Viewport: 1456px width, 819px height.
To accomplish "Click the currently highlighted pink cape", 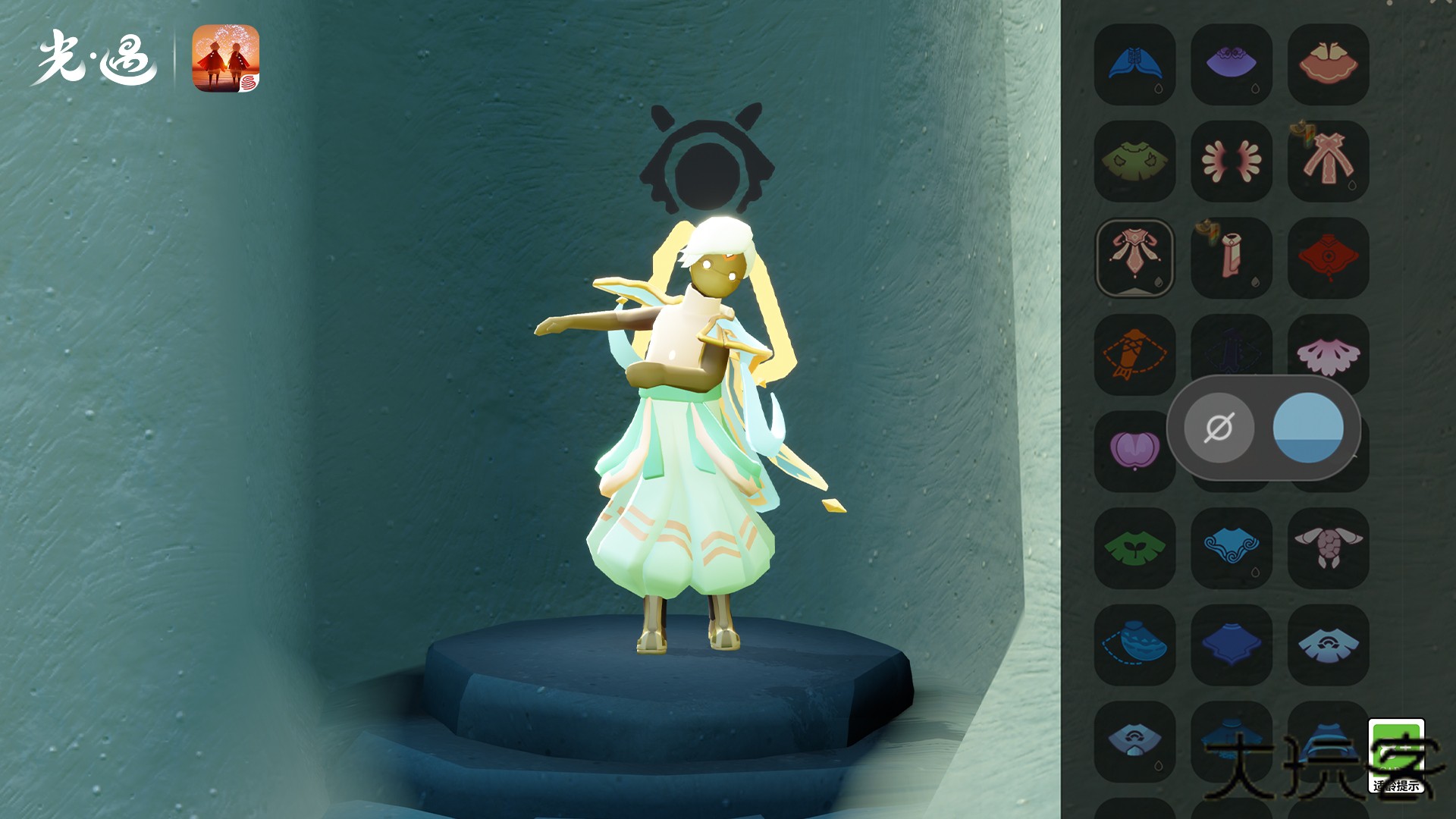I will coord(1134,258).
